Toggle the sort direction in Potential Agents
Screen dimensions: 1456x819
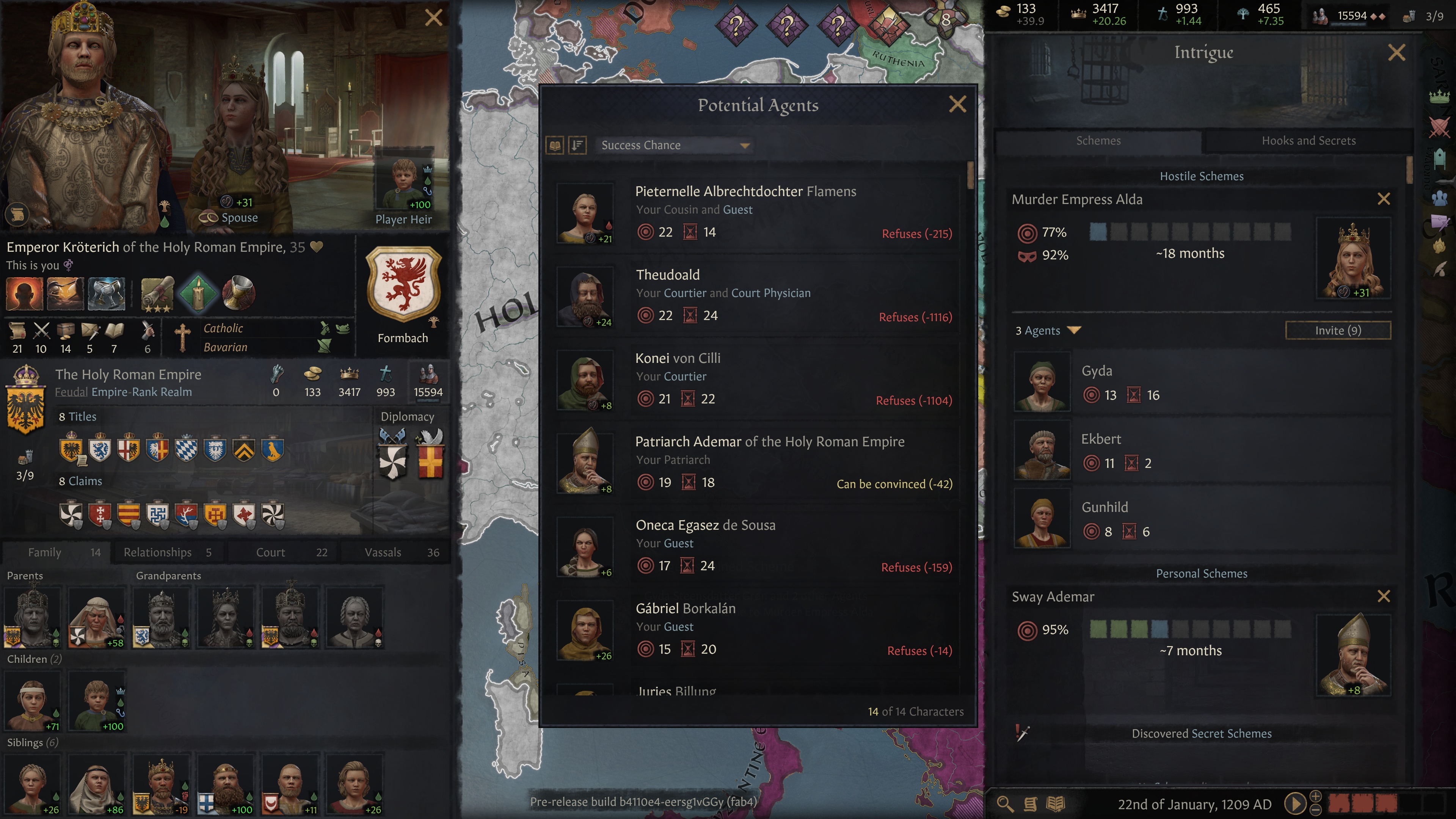(x=576, y=145)
